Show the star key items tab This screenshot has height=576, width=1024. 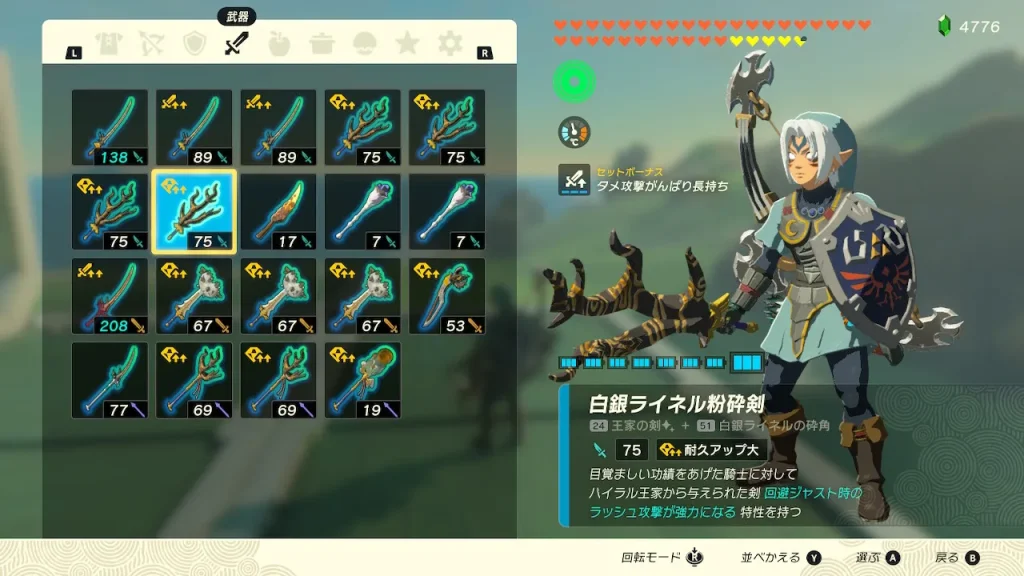407,44
